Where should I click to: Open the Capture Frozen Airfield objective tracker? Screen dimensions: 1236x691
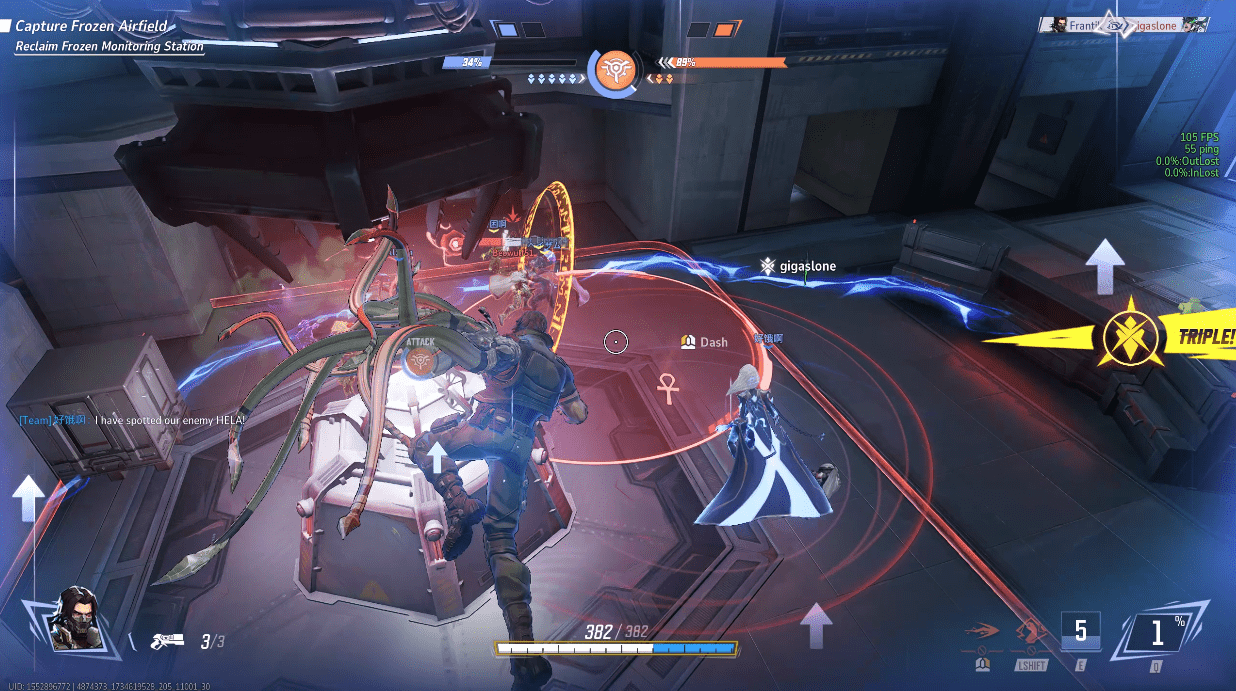(x=90, y=26)
